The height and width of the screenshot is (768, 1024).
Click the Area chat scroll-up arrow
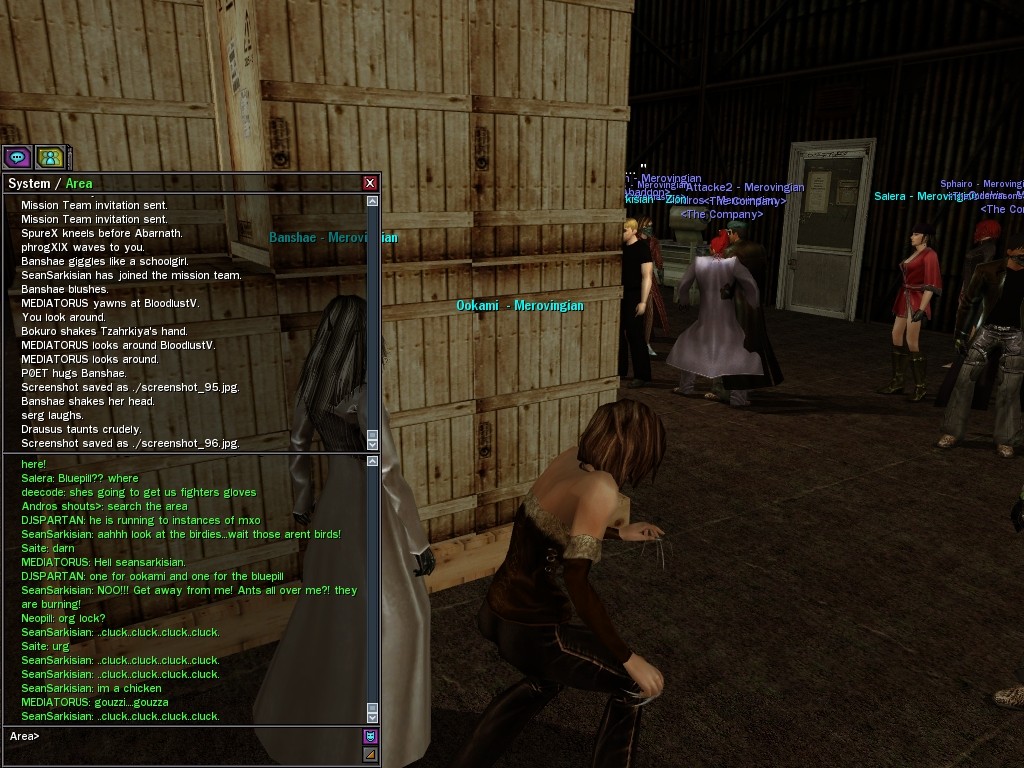(373, 462)
